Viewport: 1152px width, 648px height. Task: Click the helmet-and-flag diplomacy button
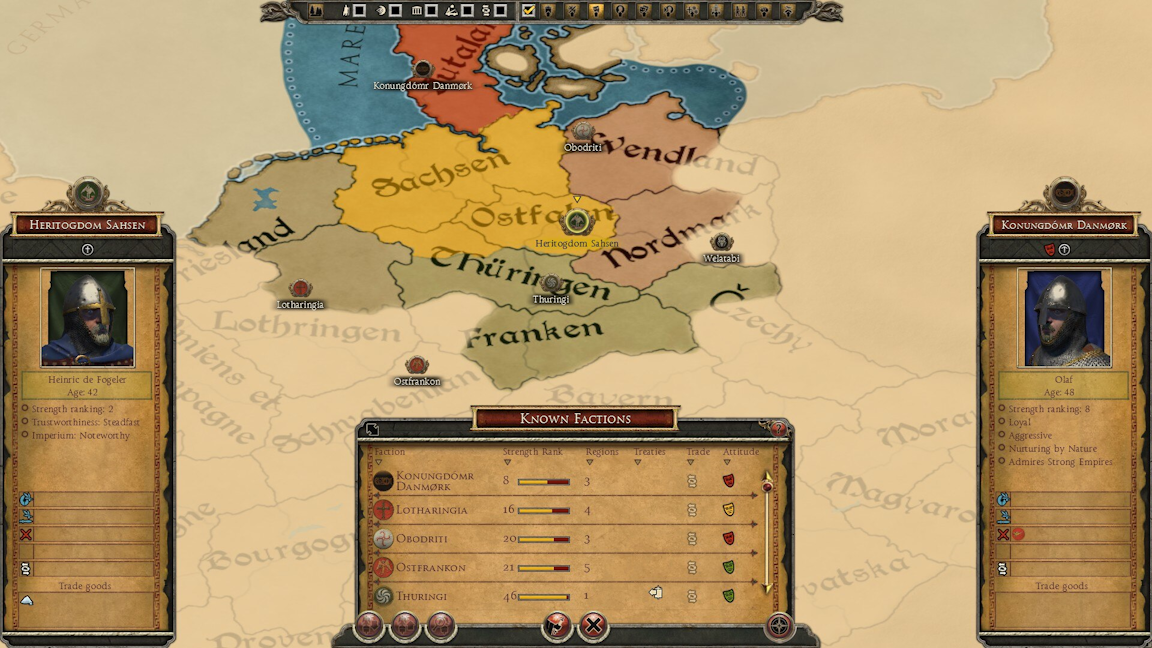(x=557, y=627)
